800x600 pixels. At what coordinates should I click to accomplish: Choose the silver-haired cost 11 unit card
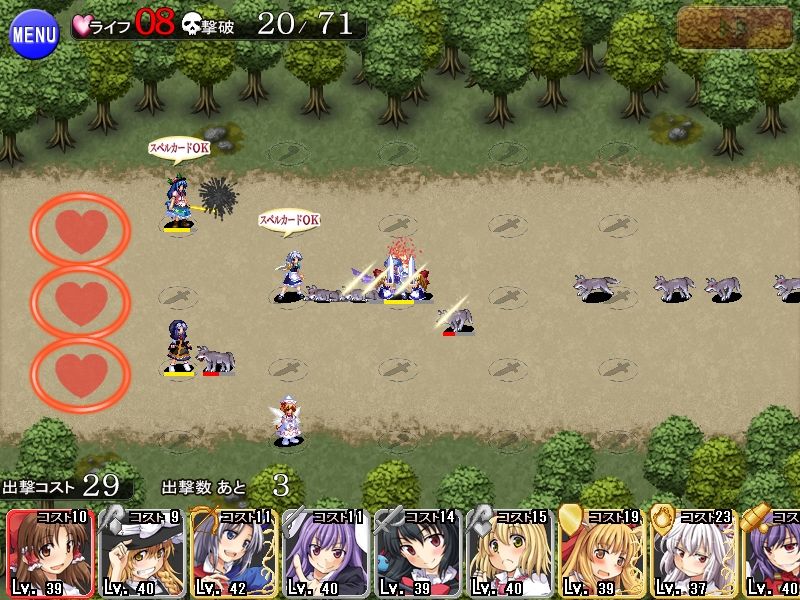click(234, 553)
